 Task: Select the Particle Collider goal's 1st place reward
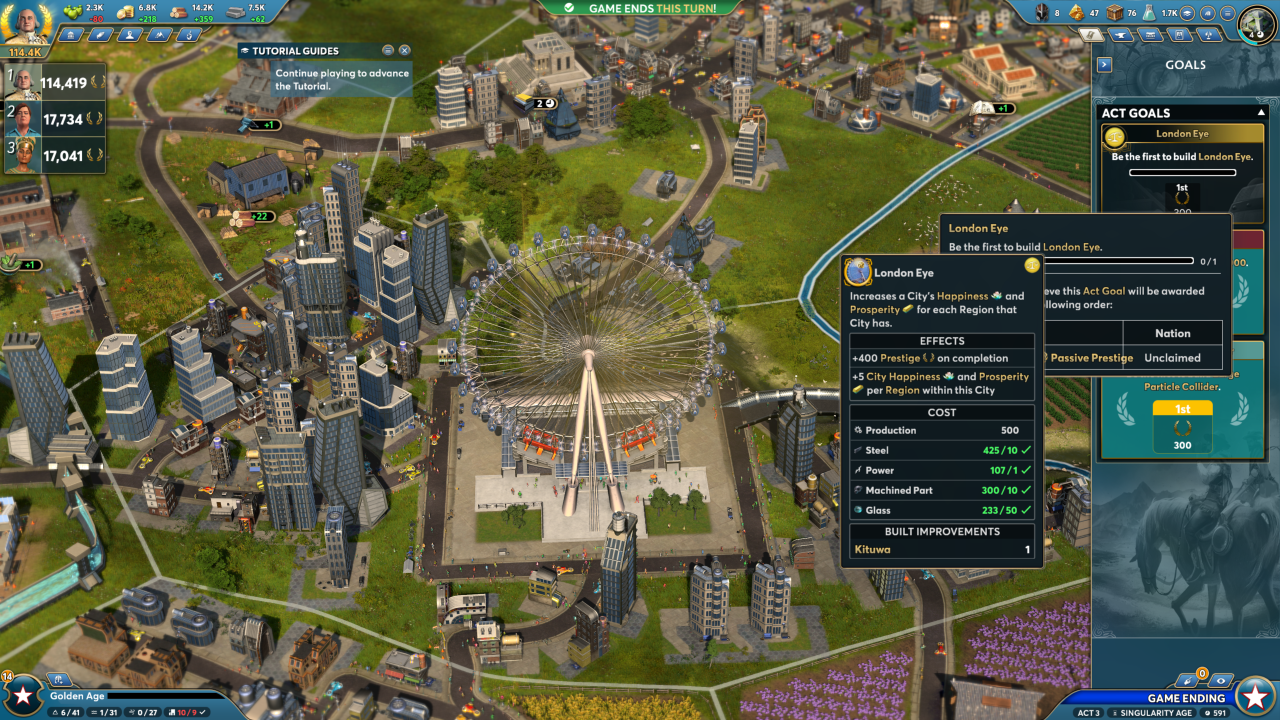(x=1182, y=425)
